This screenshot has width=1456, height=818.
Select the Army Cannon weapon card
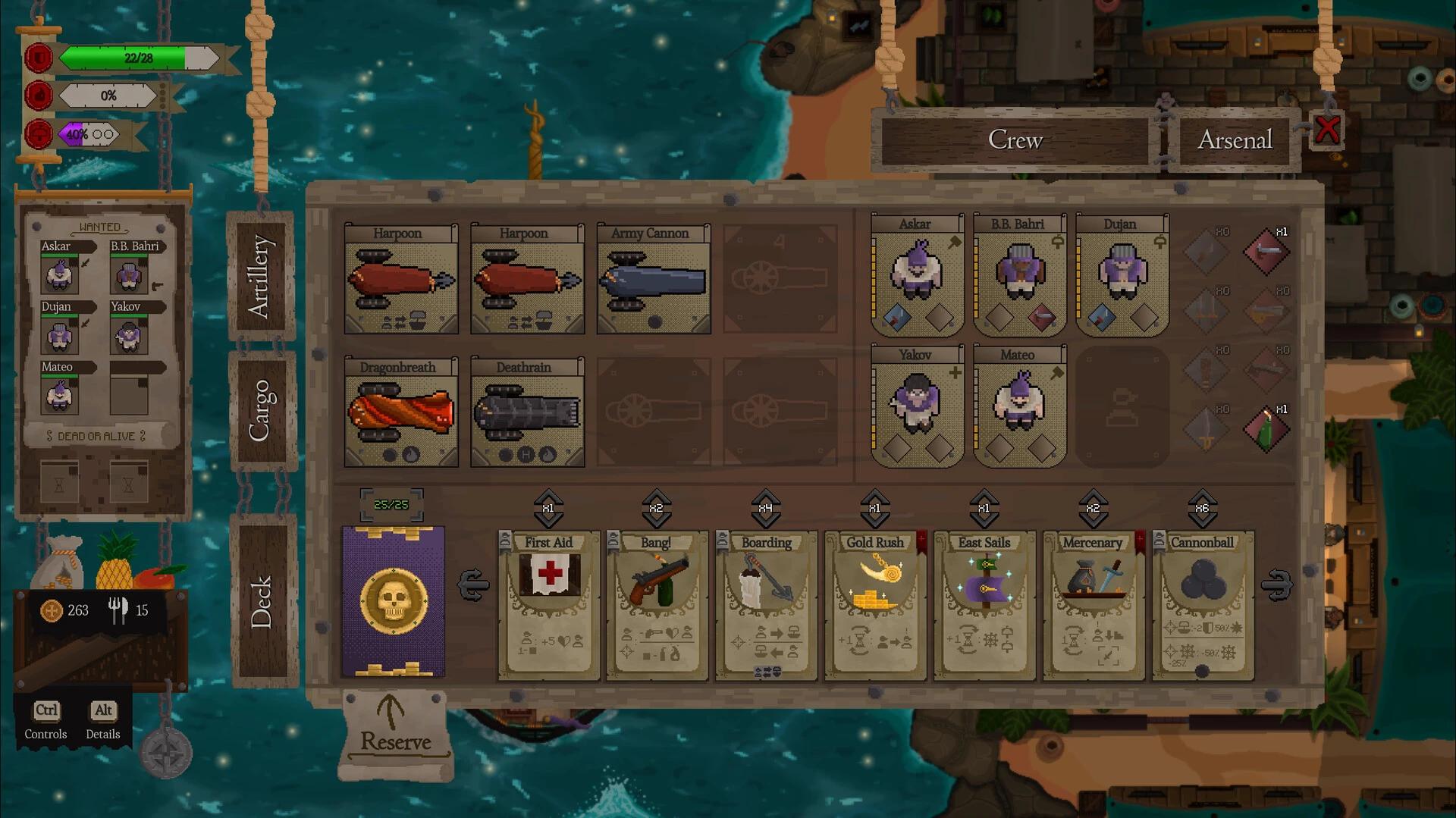[x=654, y=281]
